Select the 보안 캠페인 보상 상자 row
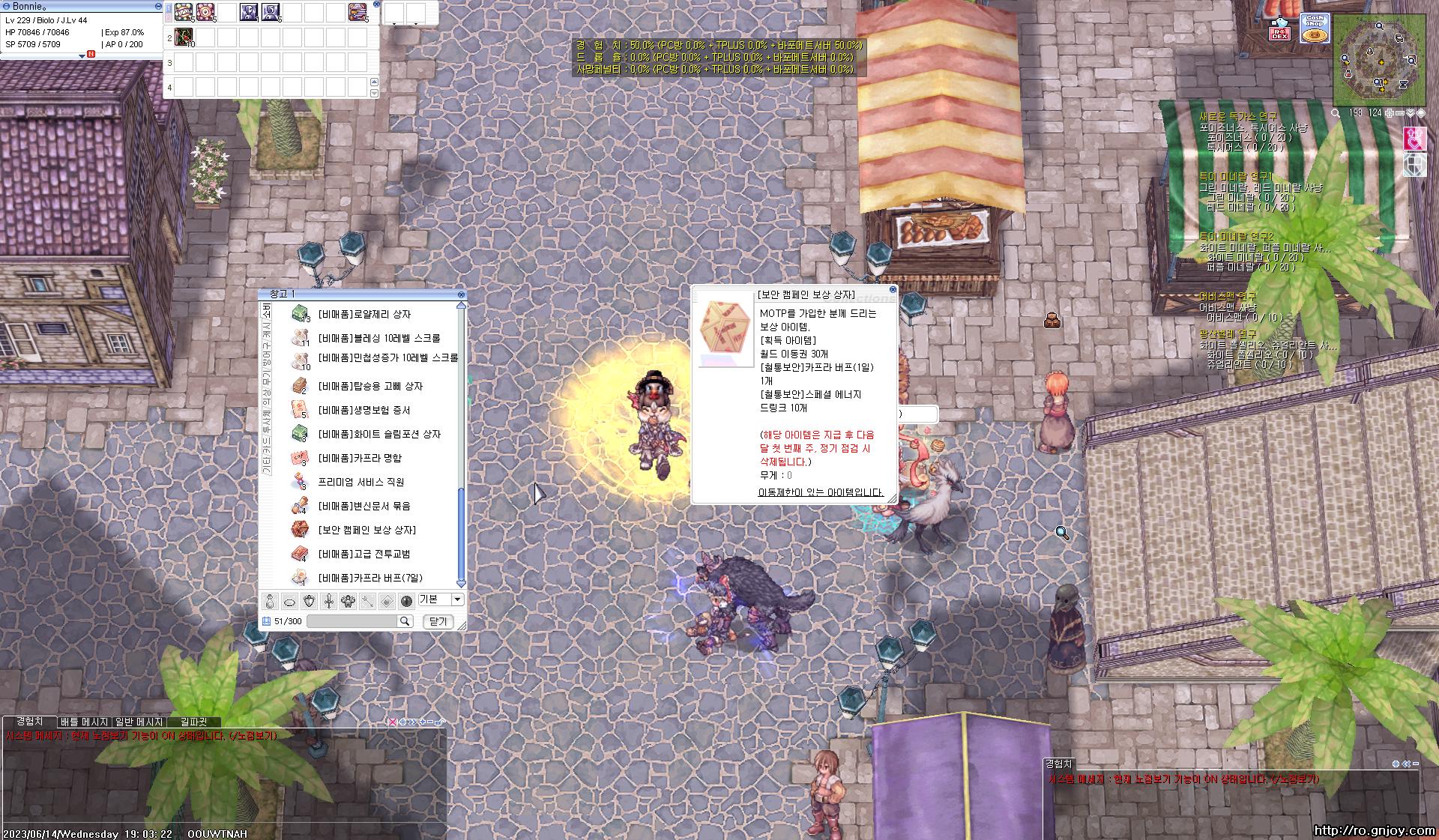Screen dimensions: 1439x840 366,531
